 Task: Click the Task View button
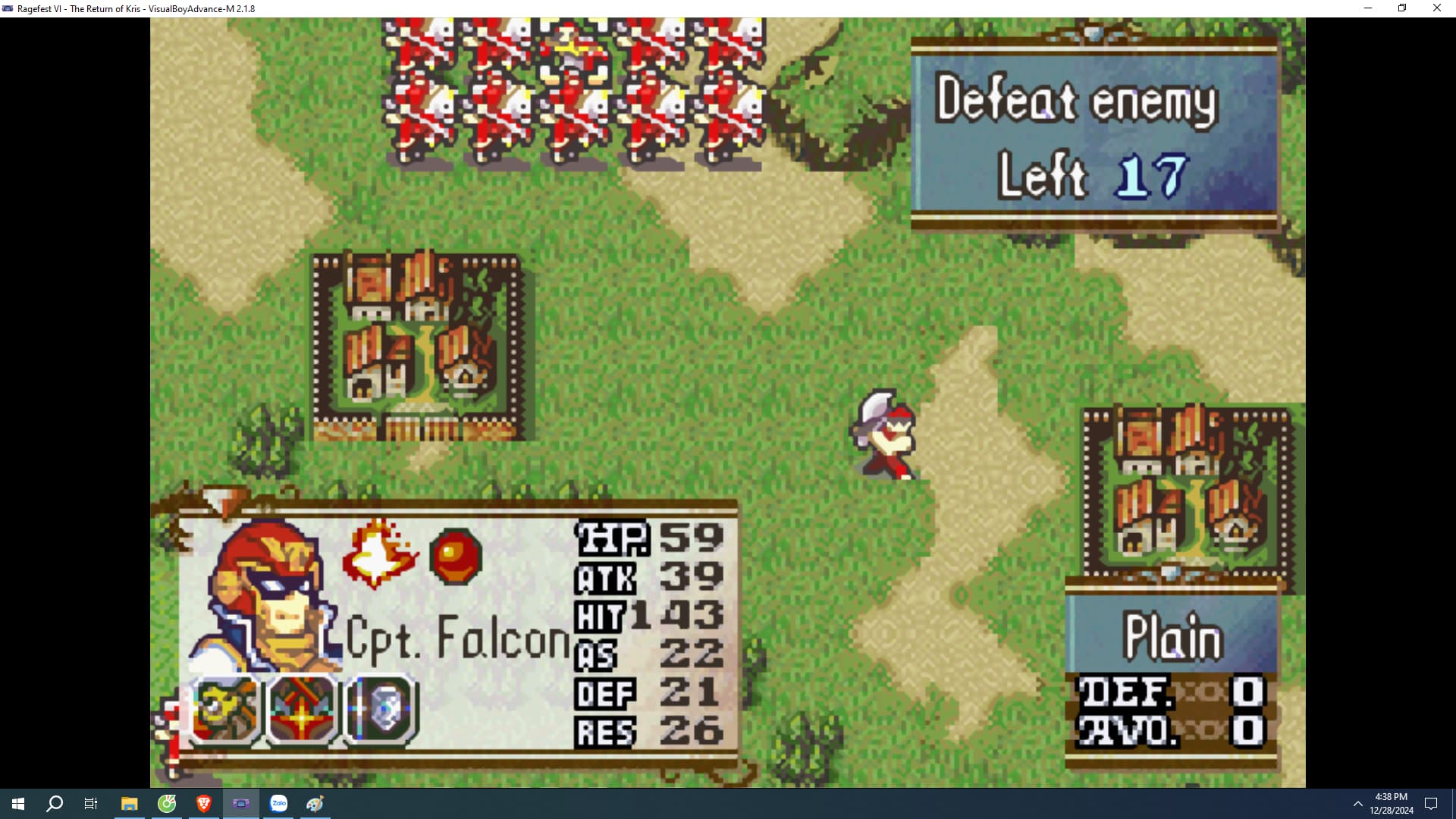(x=90, y=804)
